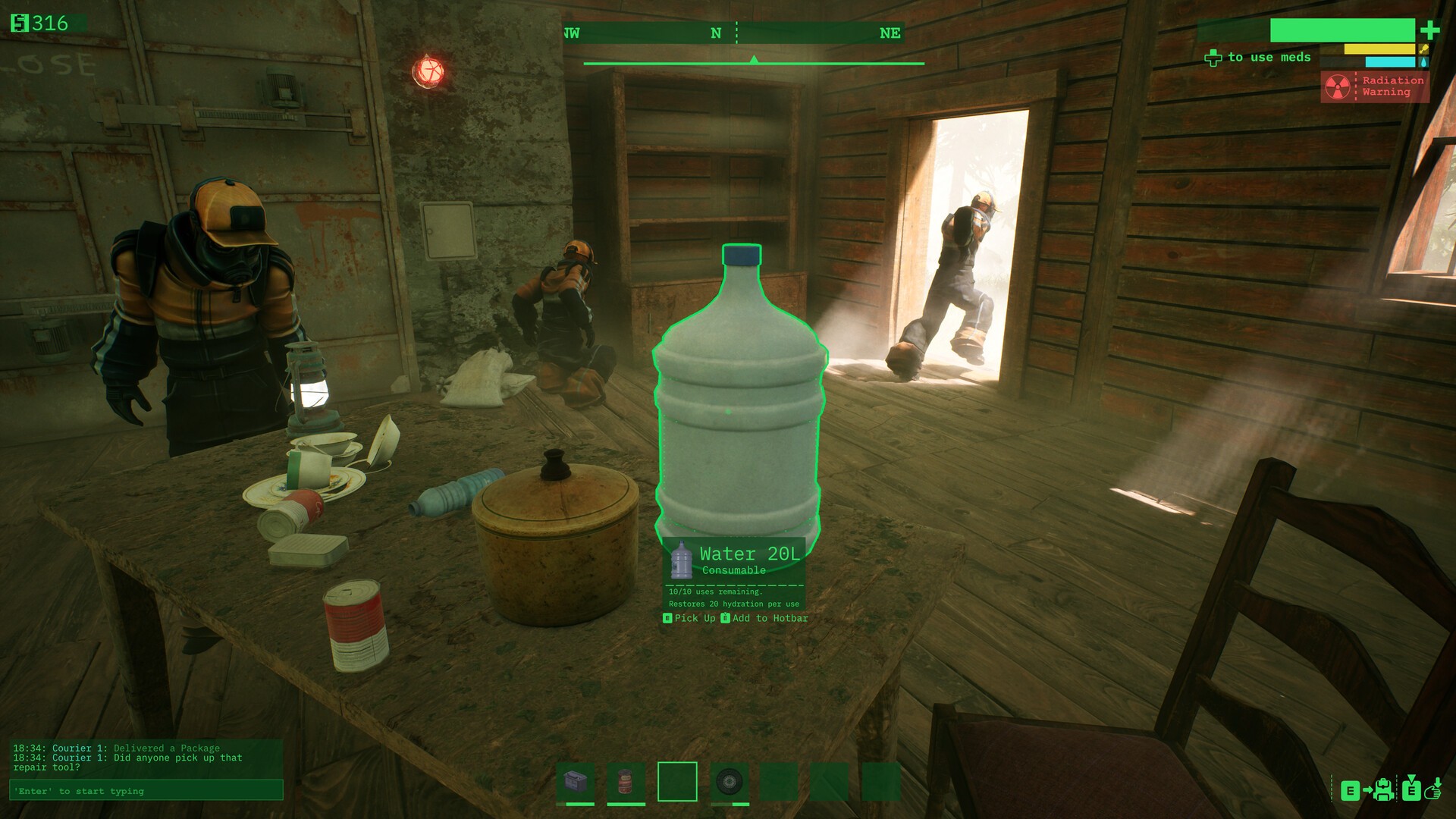The image size is (1456, 819).
Task: Focus the chat box reading 'Enter' to start typing
Action: pyautogui.click(x=146, y=791)
